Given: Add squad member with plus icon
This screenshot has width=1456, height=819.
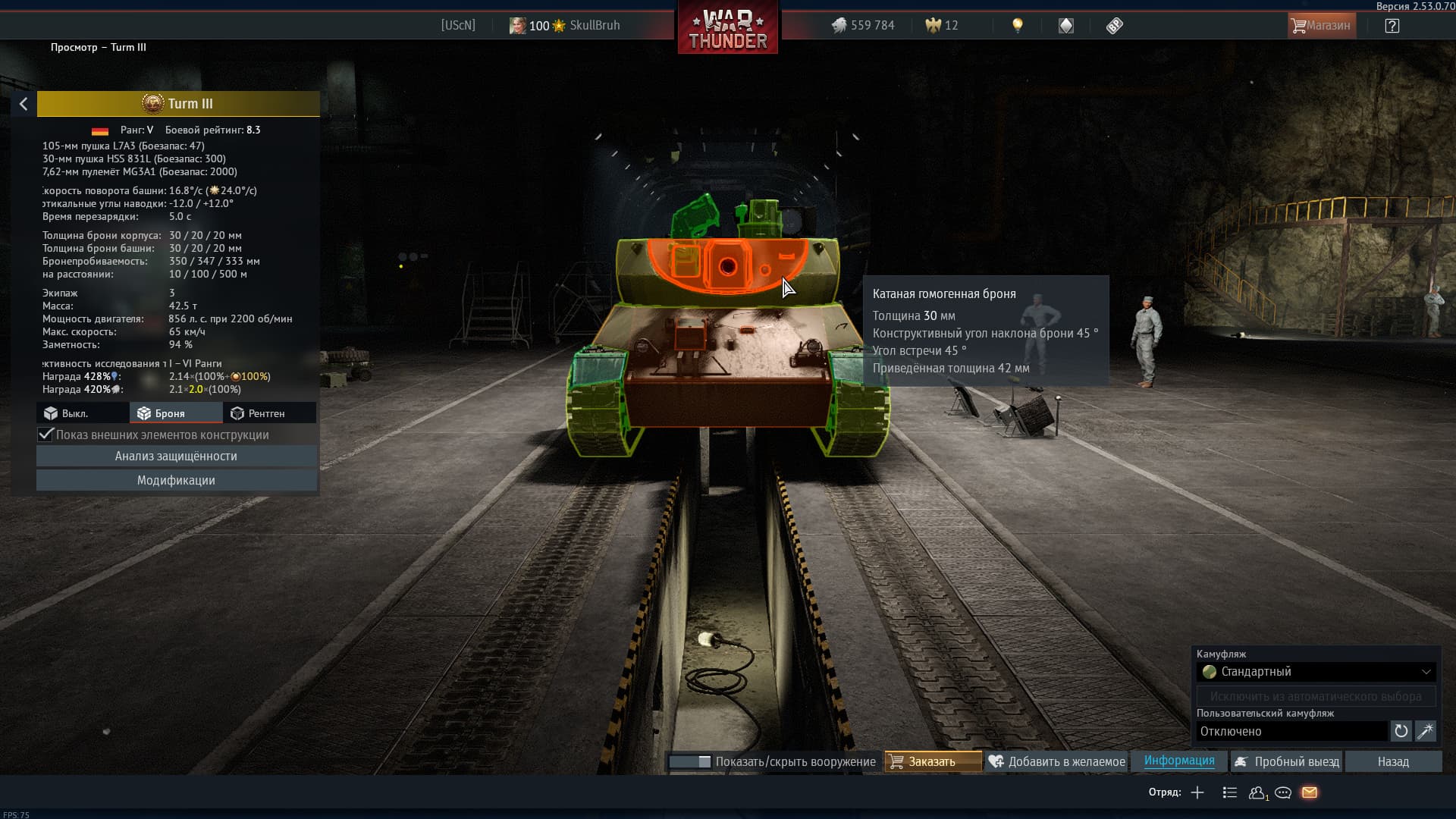Looking at the screenshot, I should click(x=1197, y=792).
